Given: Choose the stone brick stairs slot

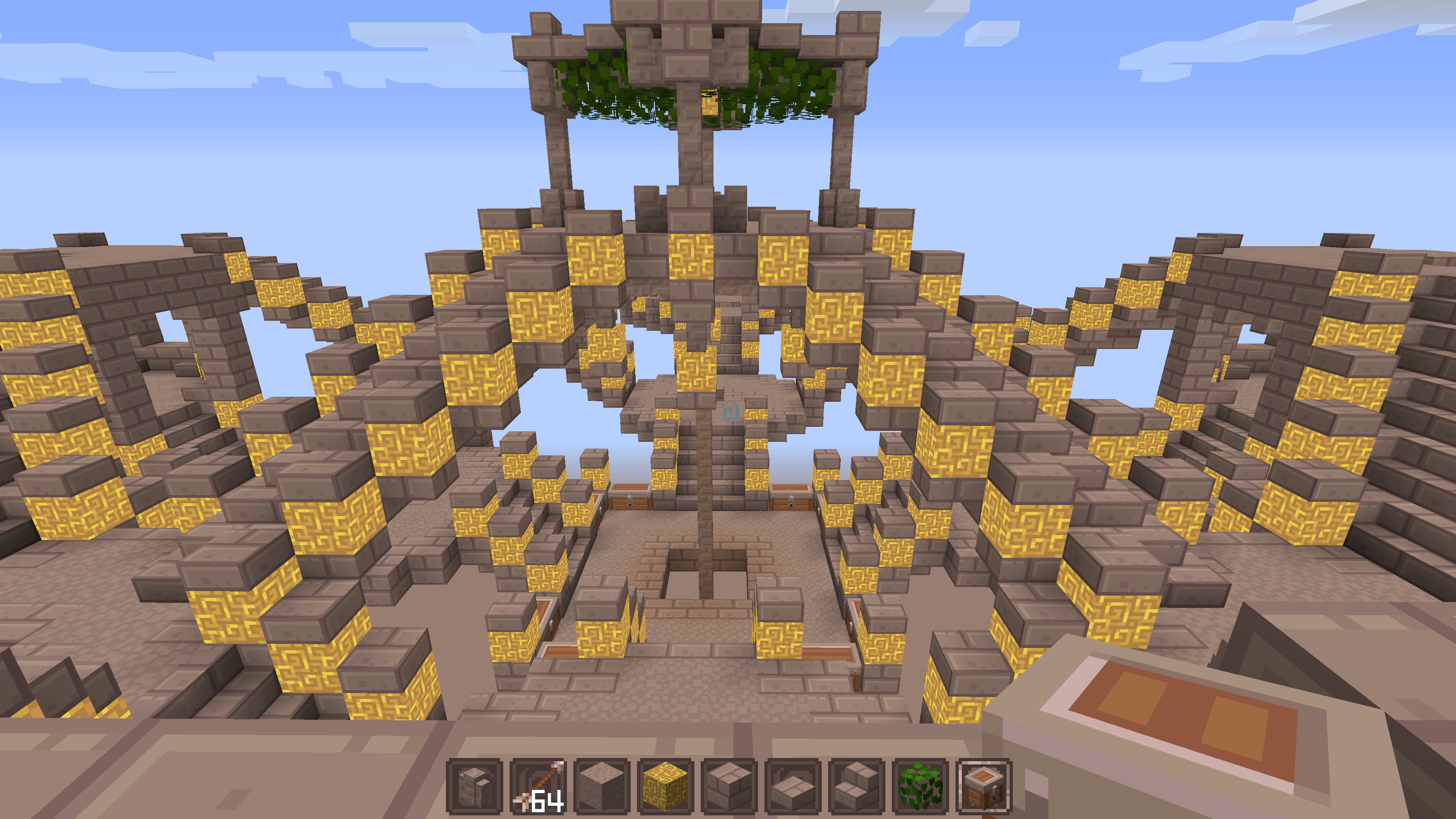Looking at the screenshot, I should click(856, 787).
